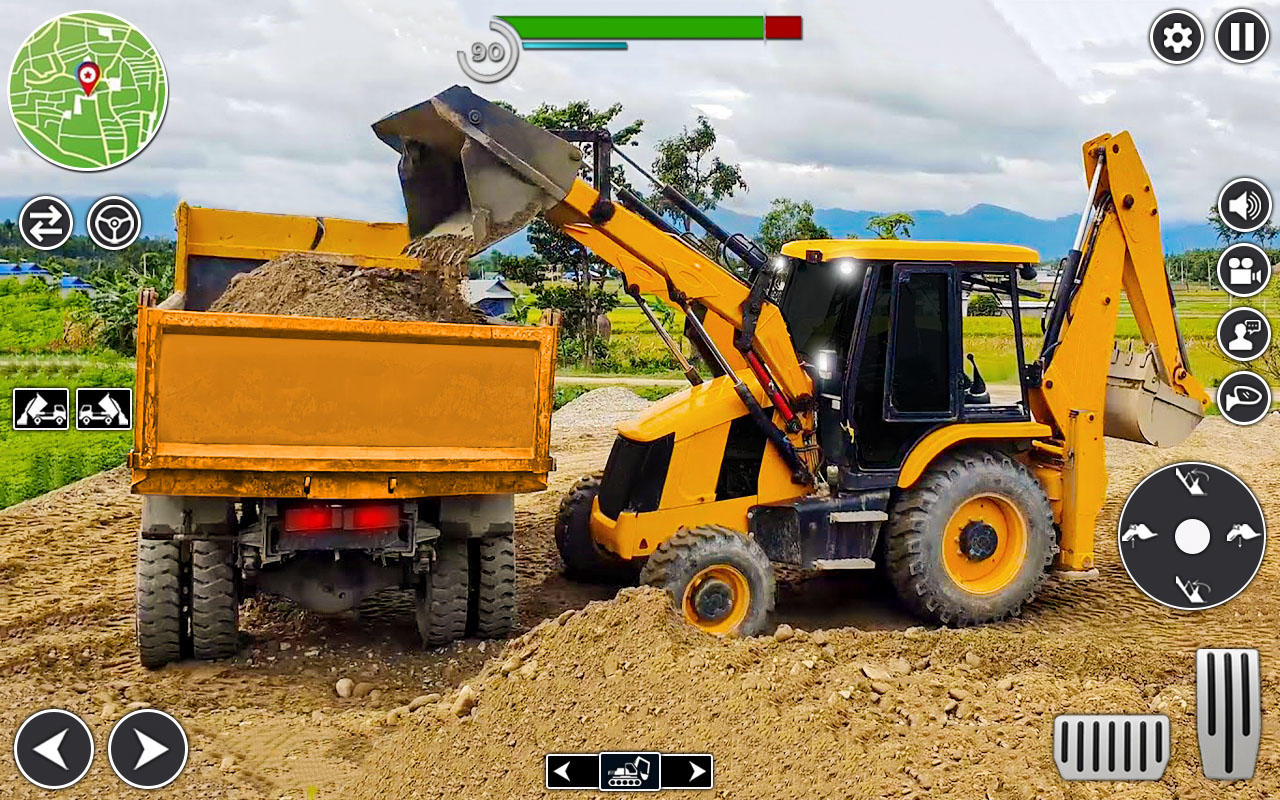Open the settings gear menu
This screenshot has width=1280, height=800.
(1178, 37)
